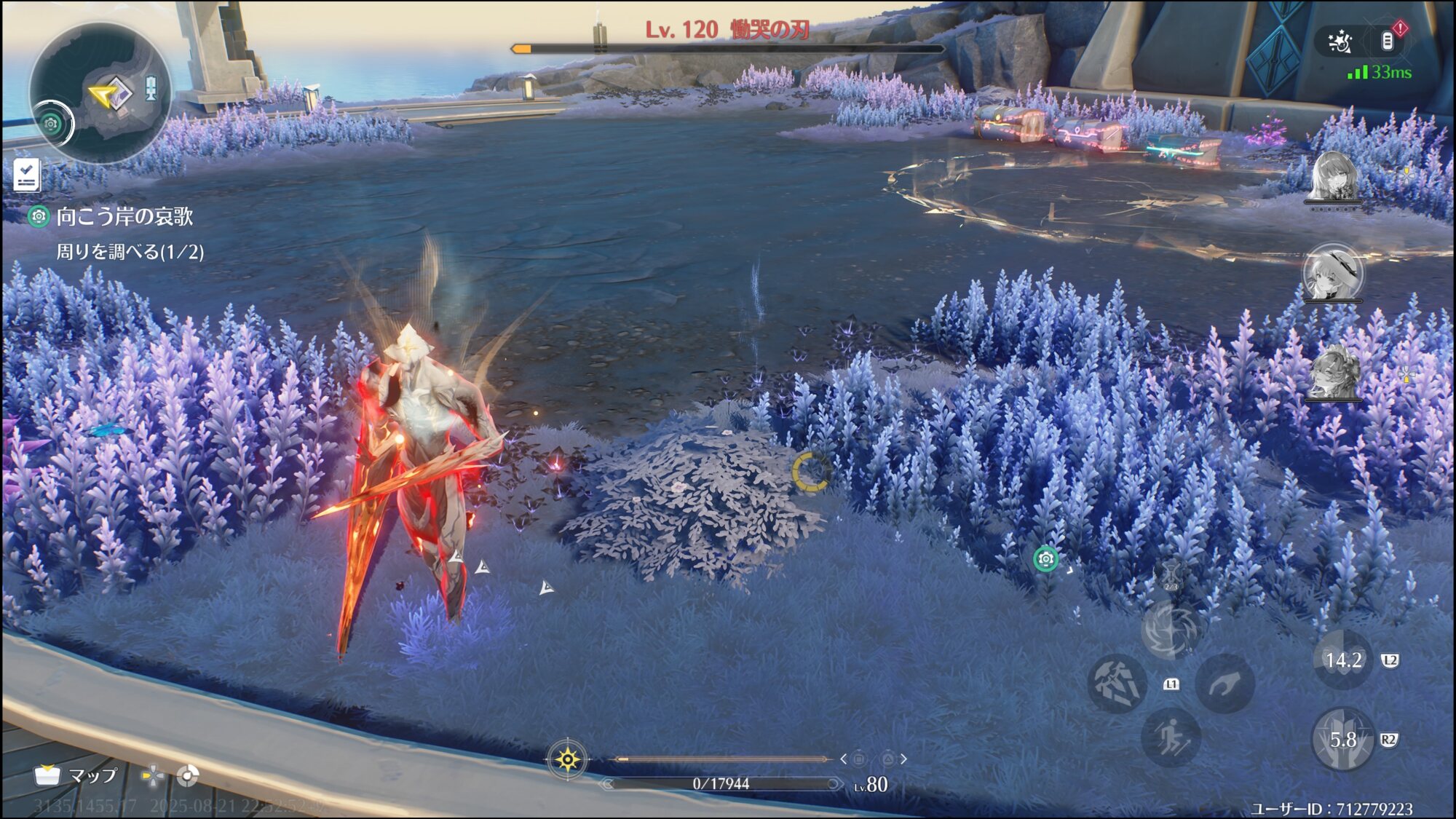Open the quest checklist document icon

pyautogui.click(x=27, y=175)
